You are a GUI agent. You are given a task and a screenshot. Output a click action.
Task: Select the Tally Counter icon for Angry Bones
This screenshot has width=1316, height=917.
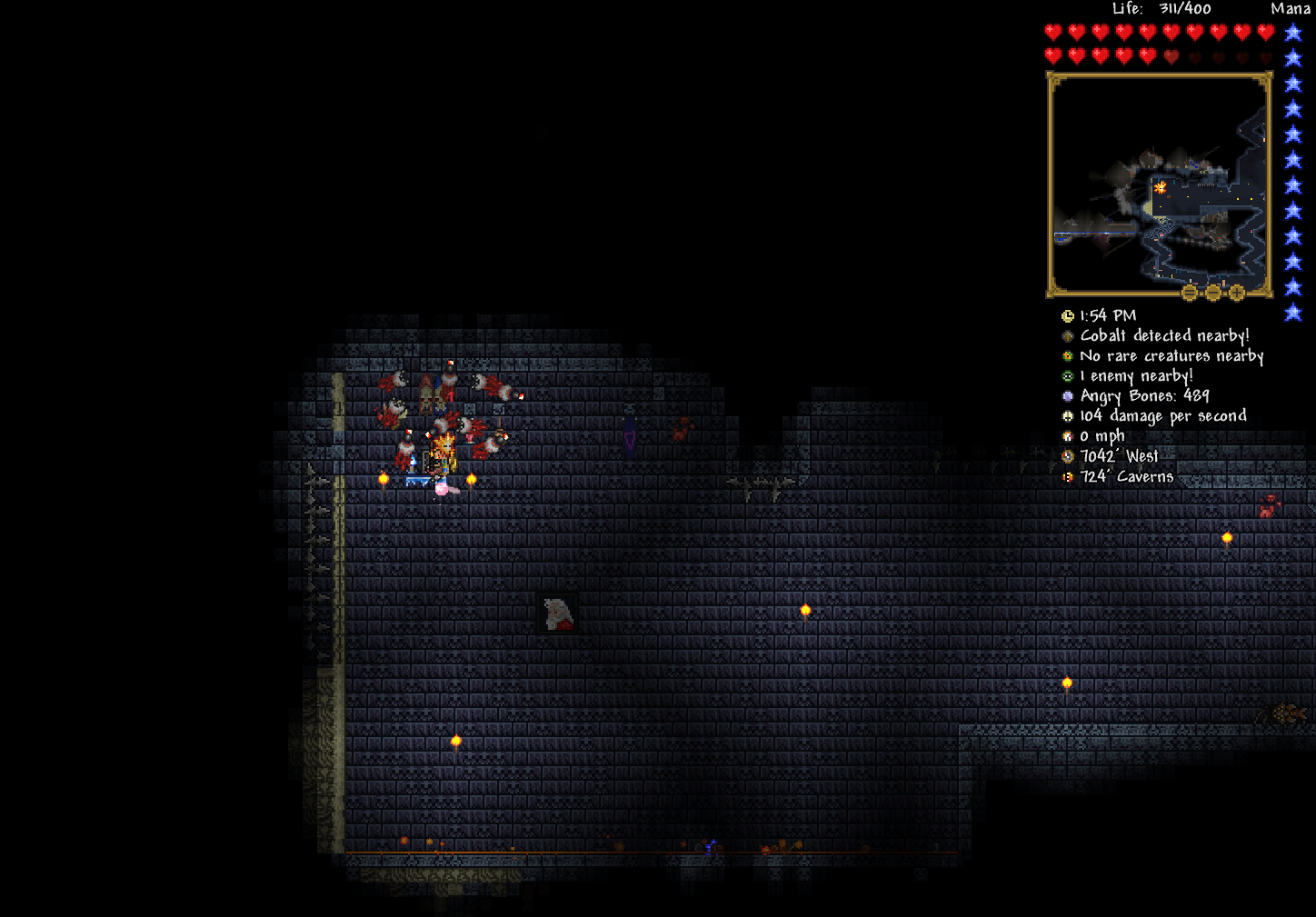point(1067,395)
